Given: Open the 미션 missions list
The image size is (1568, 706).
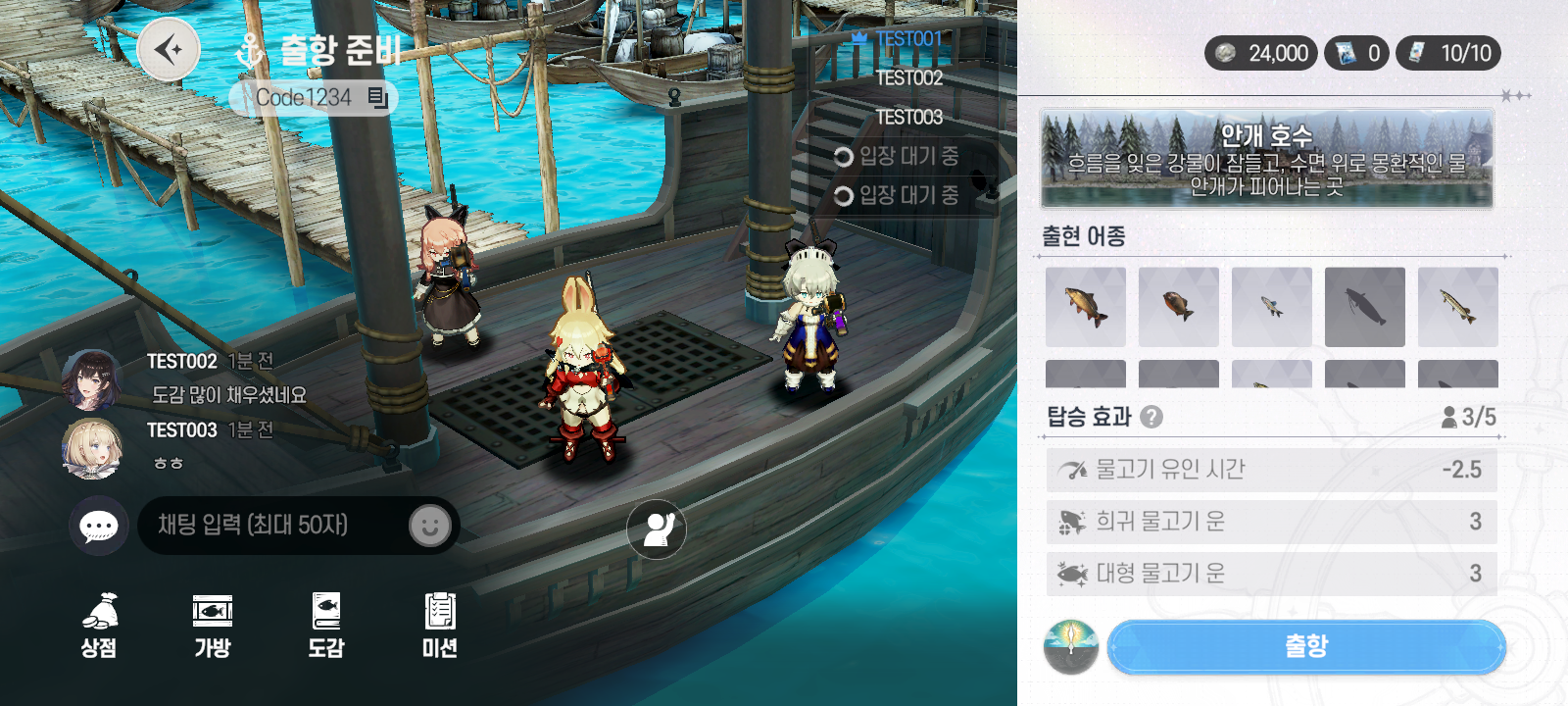Looking at the screenshot, I should point(440,625).
